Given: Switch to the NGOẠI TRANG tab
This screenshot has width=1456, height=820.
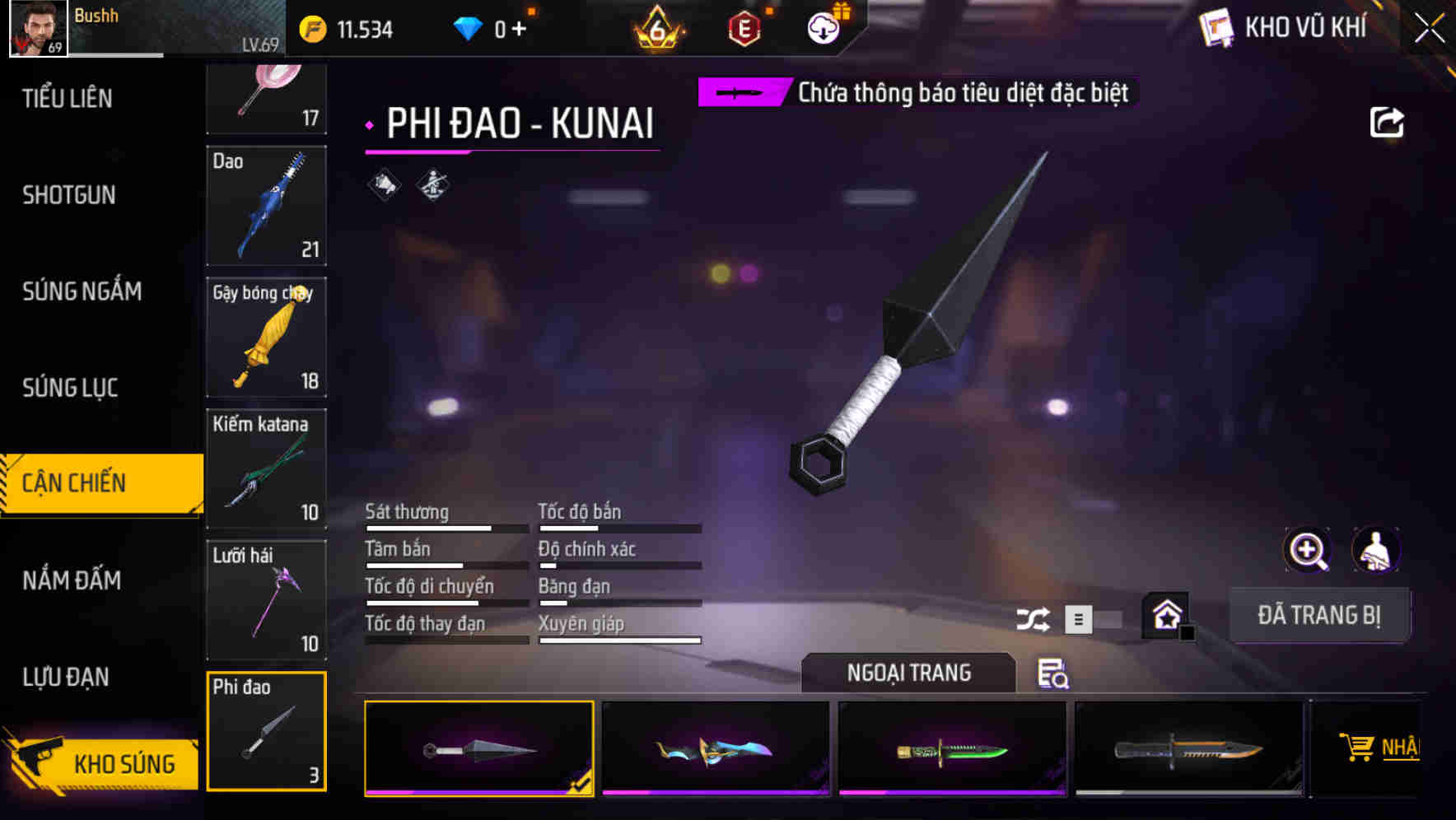Looking at the screenshot, I should [x=908, y=673].
